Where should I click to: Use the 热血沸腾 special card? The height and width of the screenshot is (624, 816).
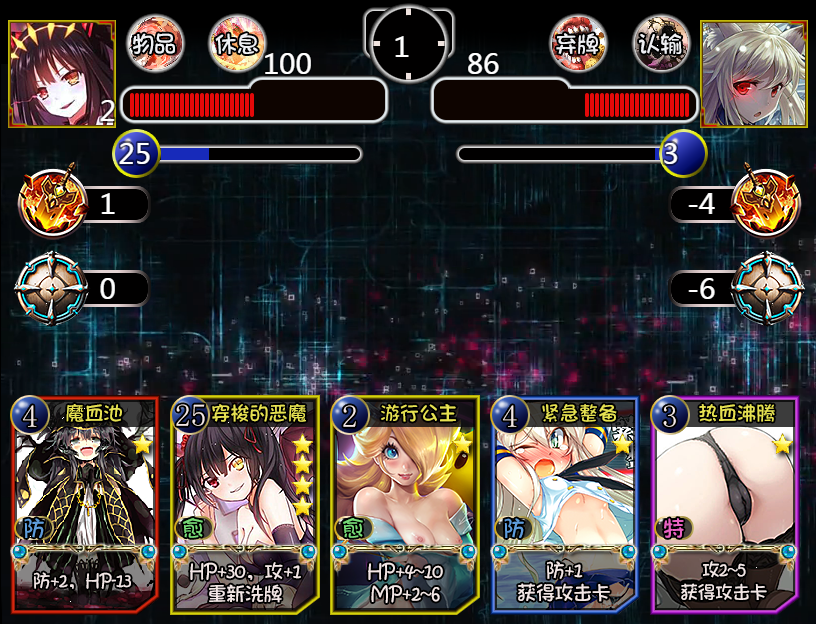click(725, 504)
